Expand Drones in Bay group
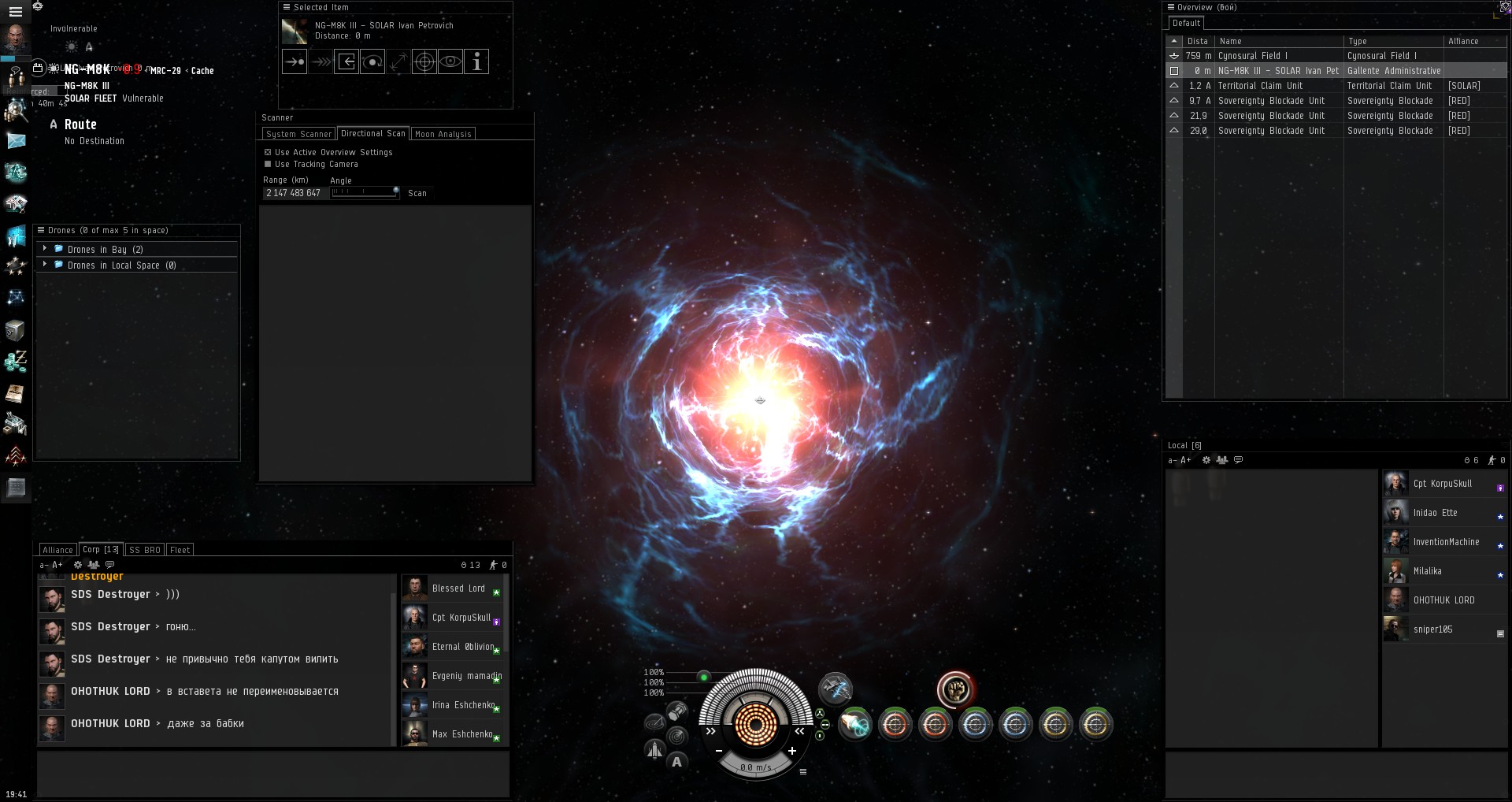 (x=45, y=249)
